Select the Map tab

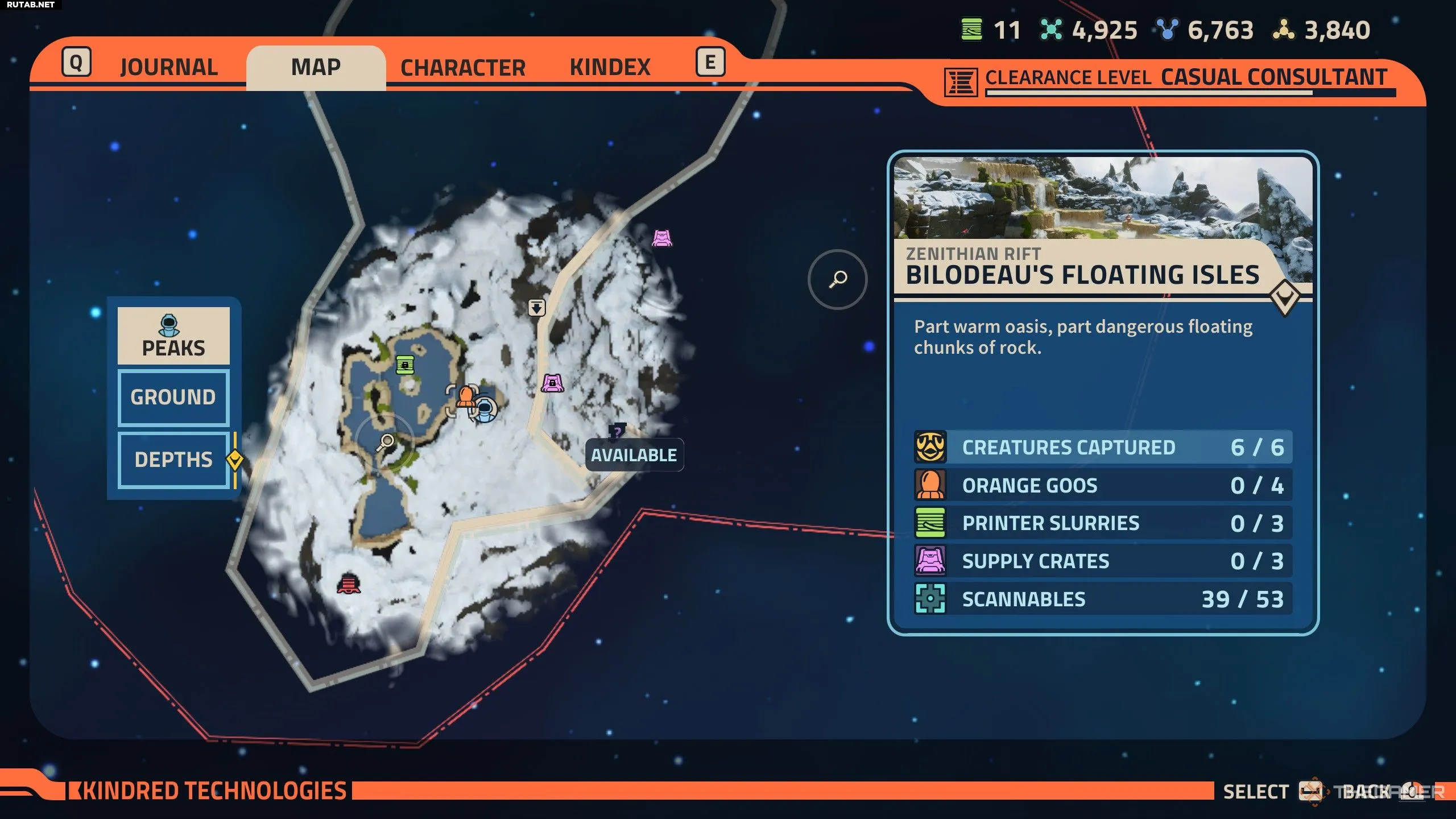point(316,67)
